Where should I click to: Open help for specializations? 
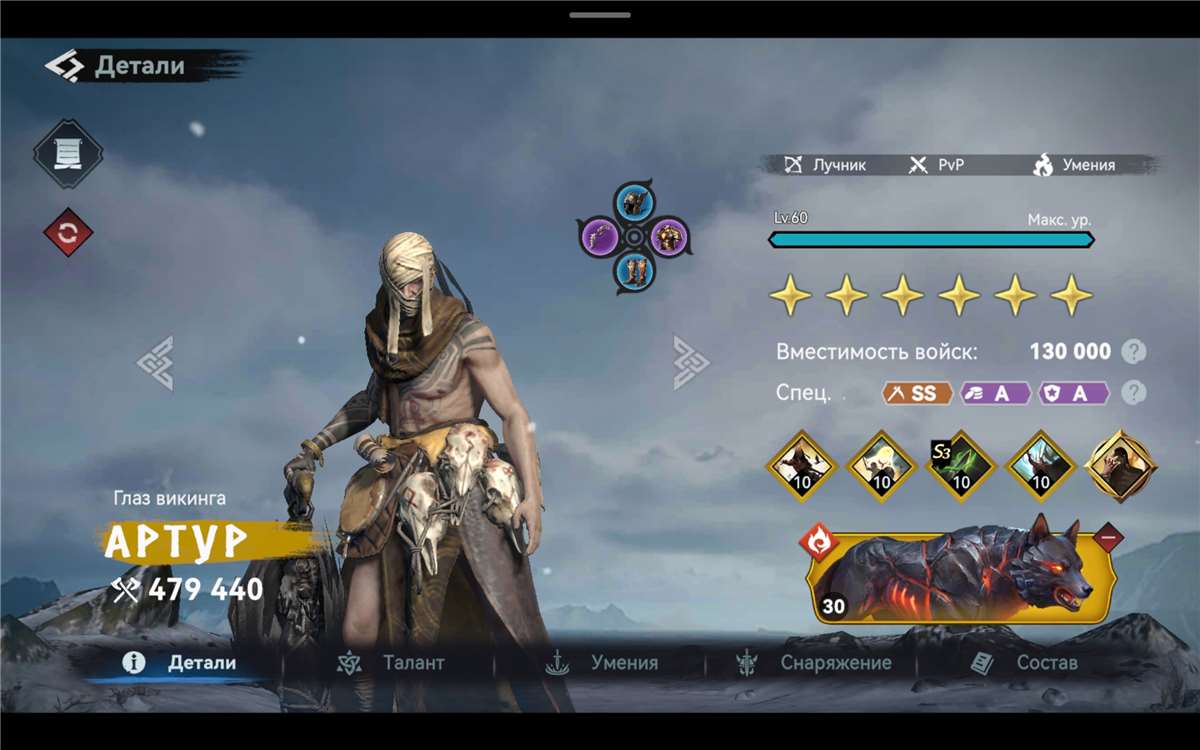click(x=1133, y=393)
